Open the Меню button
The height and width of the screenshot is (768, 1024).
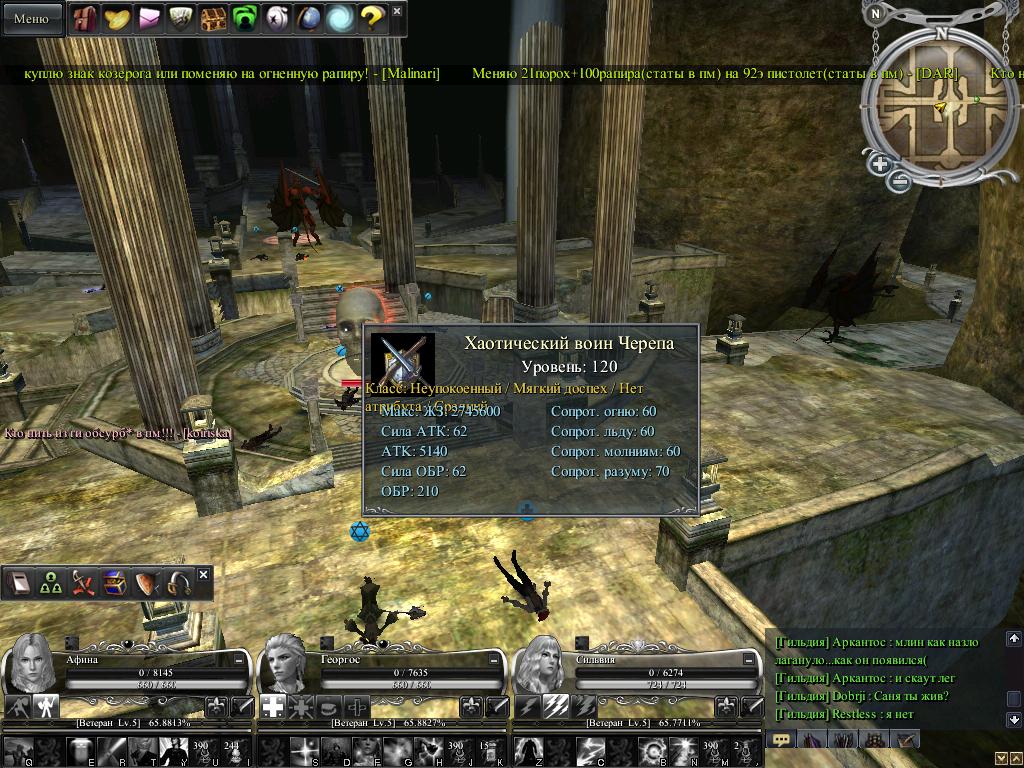tap(31, 18)
